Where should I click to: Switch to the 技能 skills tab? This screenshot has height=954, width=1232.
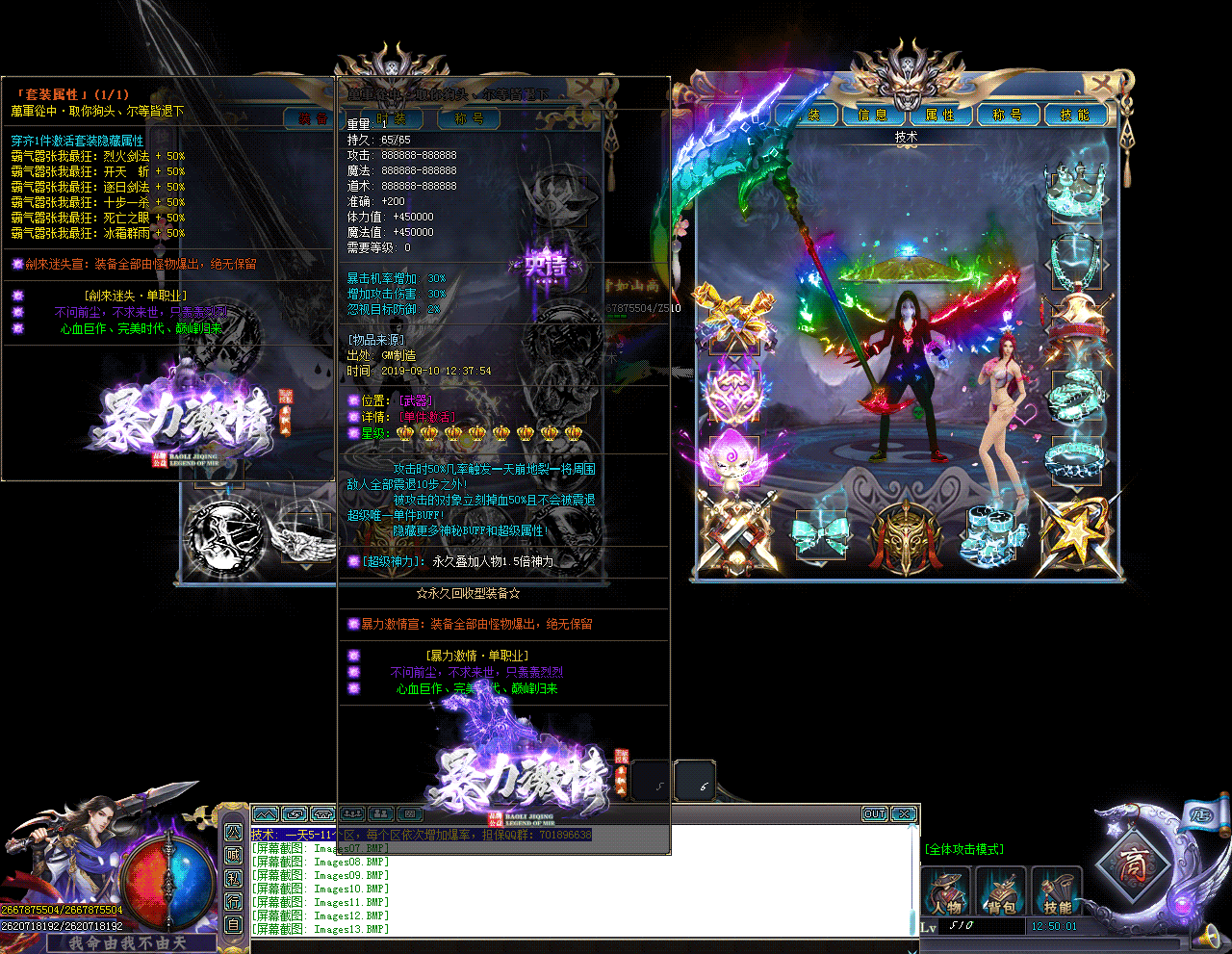(x=1074, y=116)
